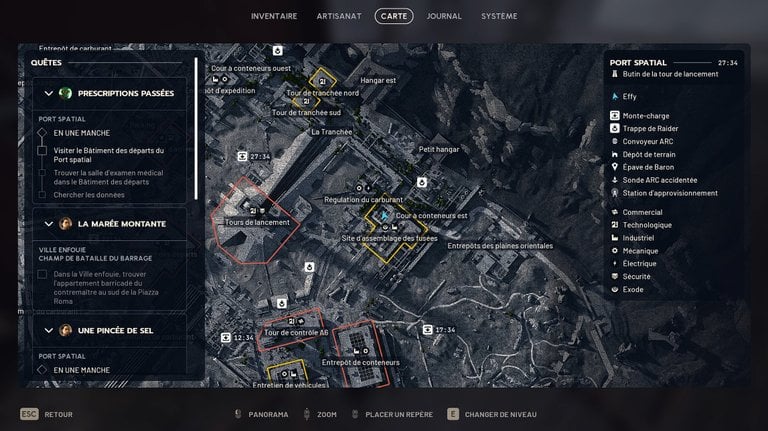Choose the Entrepôt de conteneurs location

coord(361,362)
